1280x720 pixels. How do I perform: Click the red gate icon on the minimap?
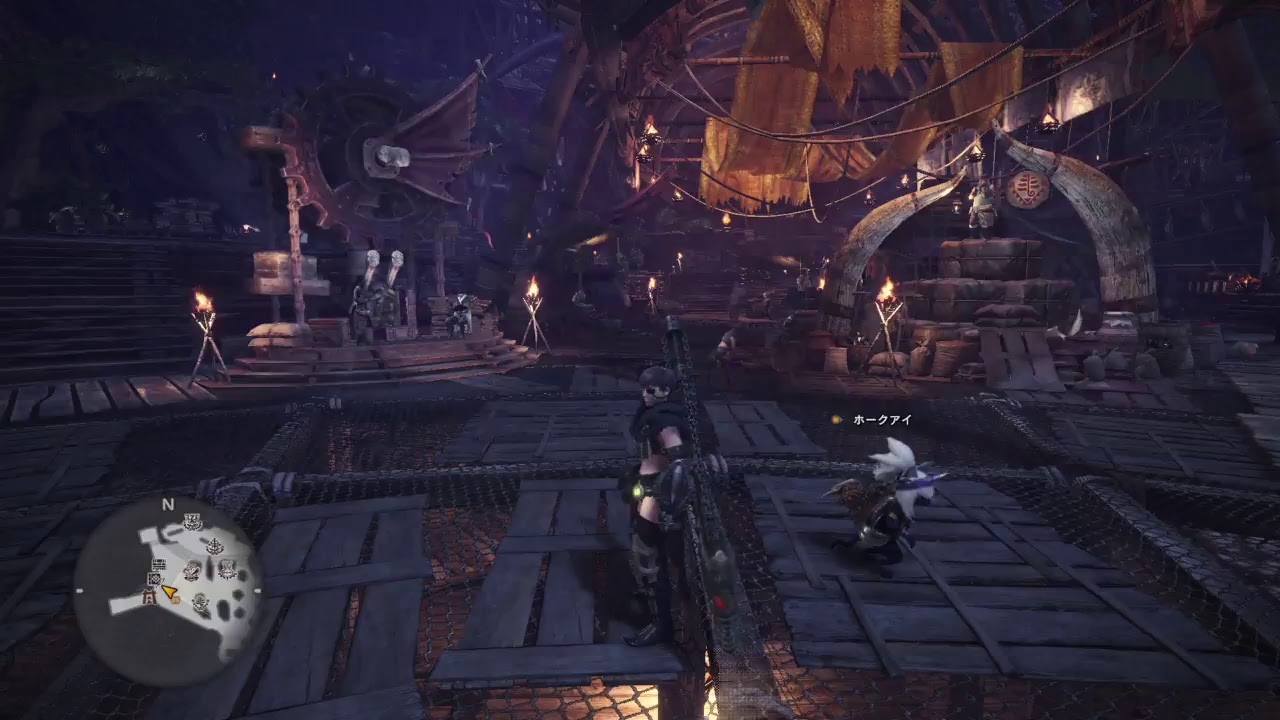point(148,596)
